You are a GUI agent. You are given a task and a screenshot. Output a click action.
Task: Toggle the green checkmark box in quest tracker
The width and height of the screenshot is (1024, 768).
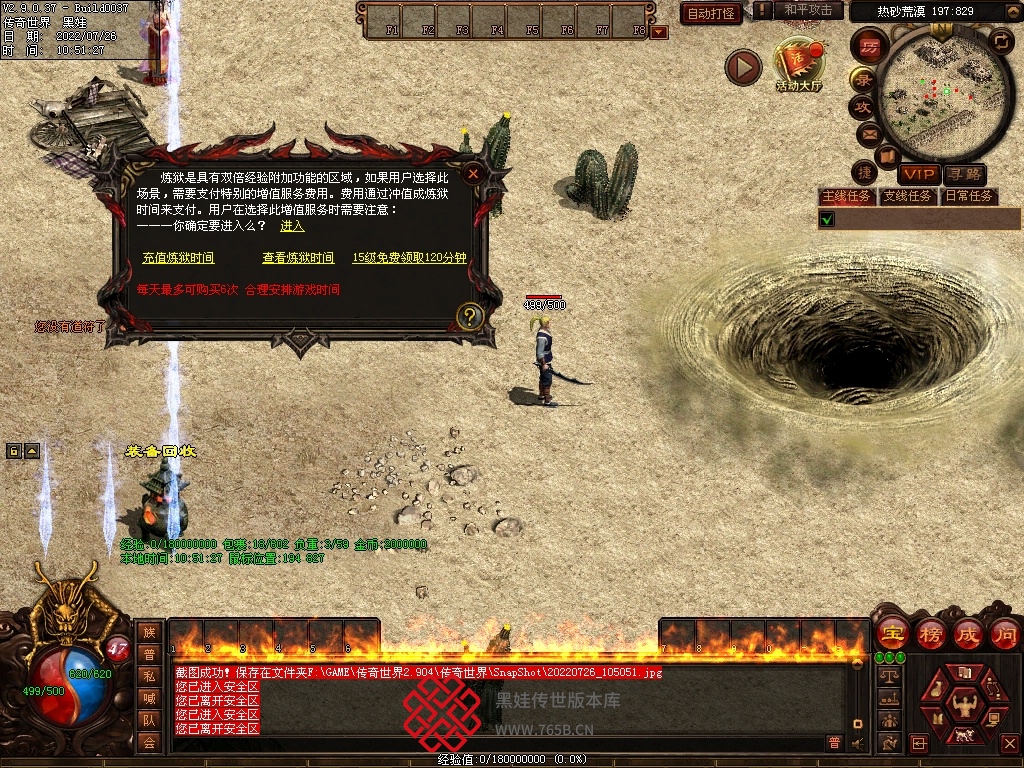pyautogui.click(x=827, y=219)
